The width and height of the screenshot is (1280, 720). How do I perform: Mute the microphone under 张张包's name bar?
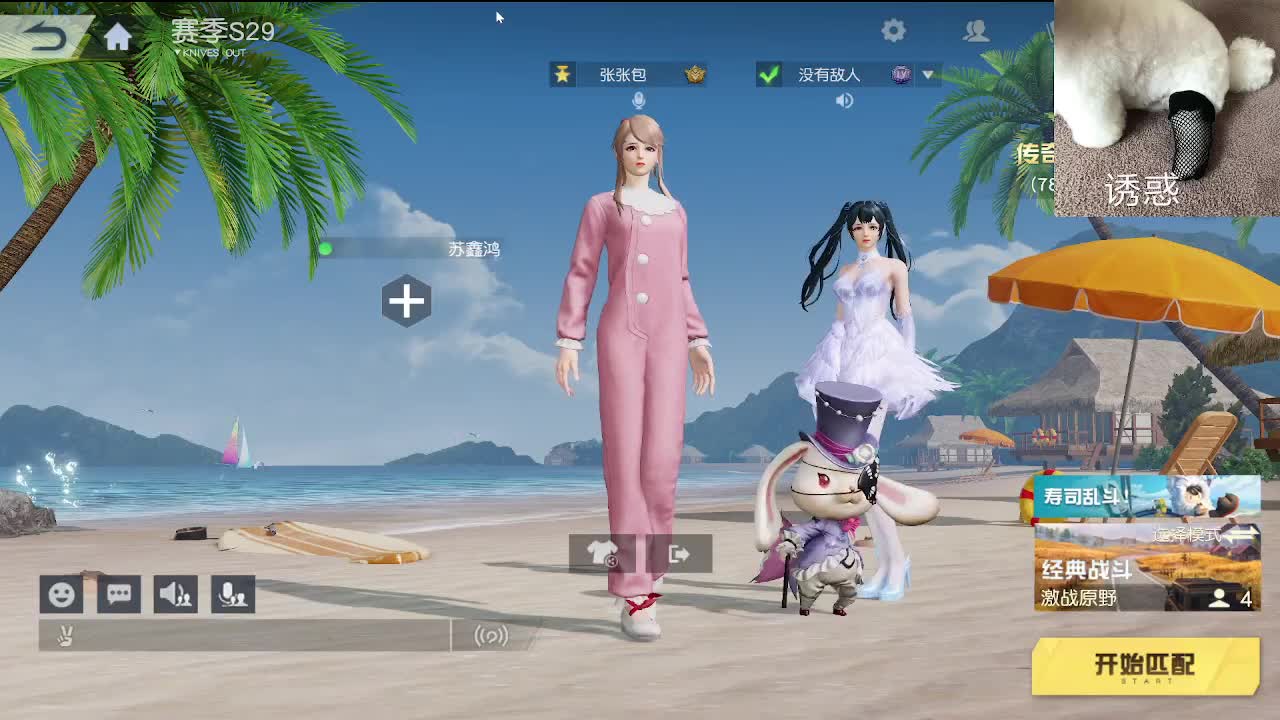coord(638,100)
